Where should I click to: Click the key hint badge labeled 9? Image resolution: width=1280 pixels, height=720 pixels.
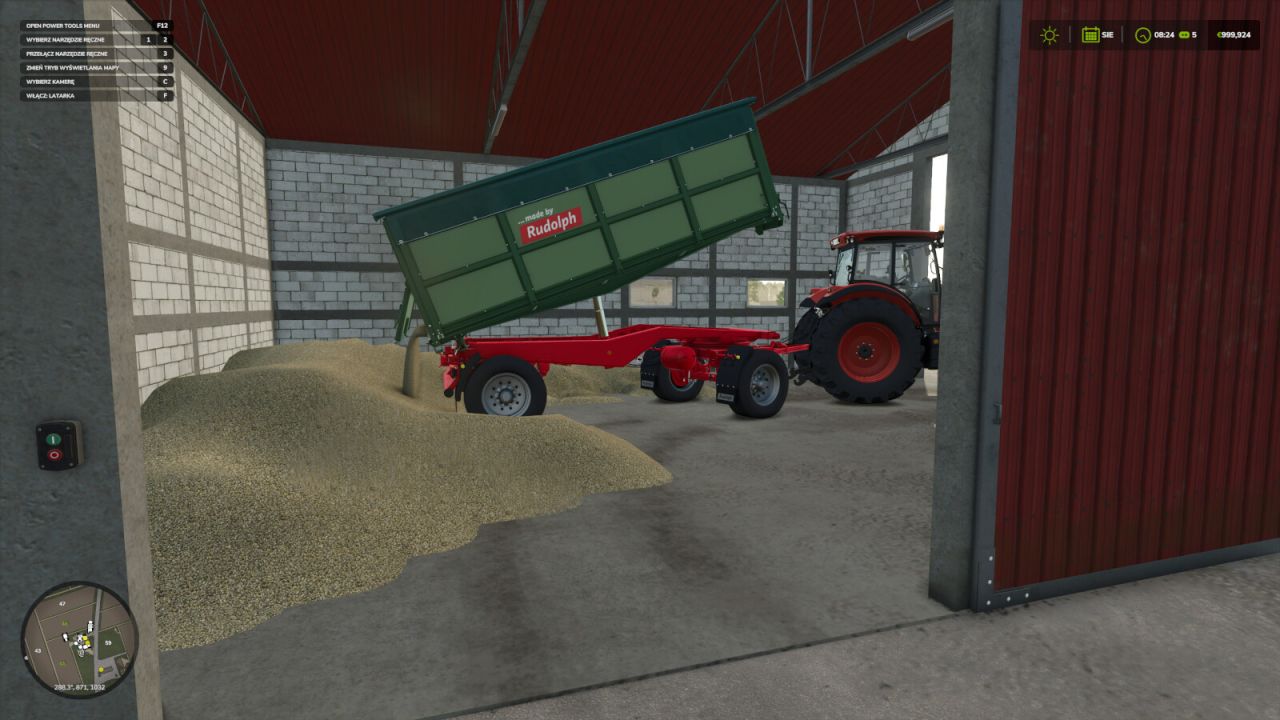pyautogui.click(x=165, y=68)
